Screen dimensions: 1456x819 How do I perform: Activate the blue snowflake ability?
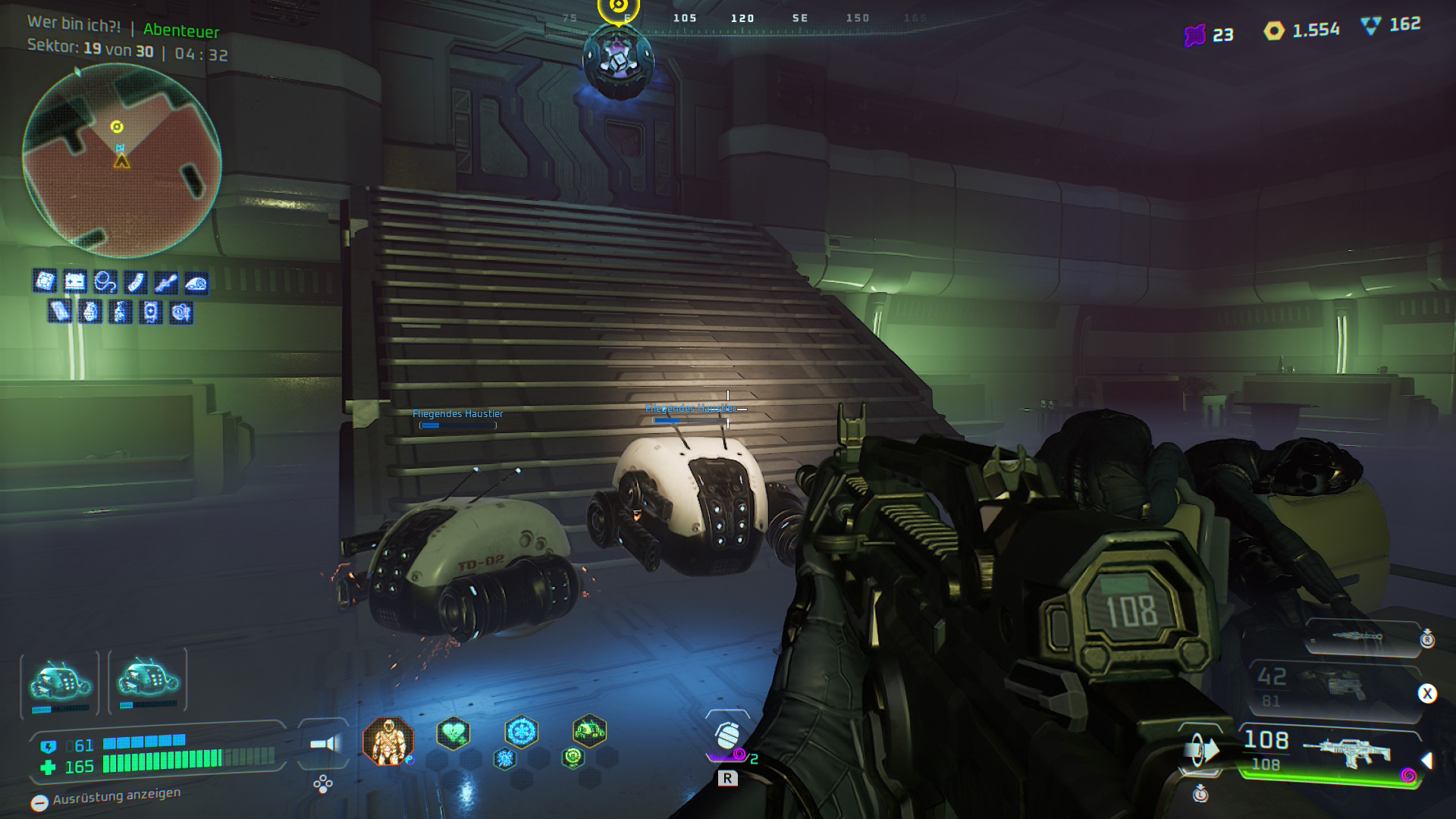[521, 732]
